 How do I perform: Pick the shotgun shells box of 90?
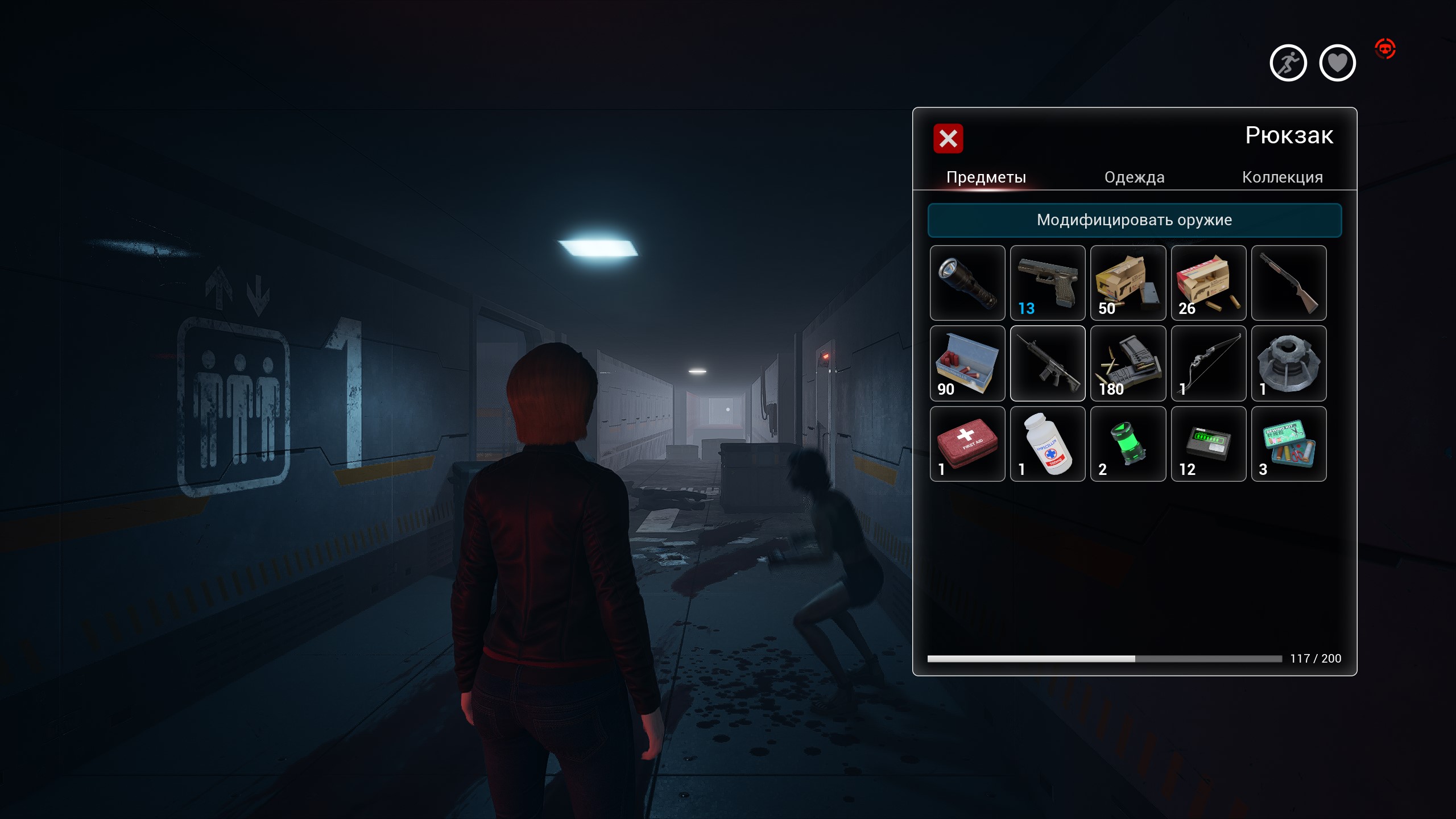[x=967, y=363]
